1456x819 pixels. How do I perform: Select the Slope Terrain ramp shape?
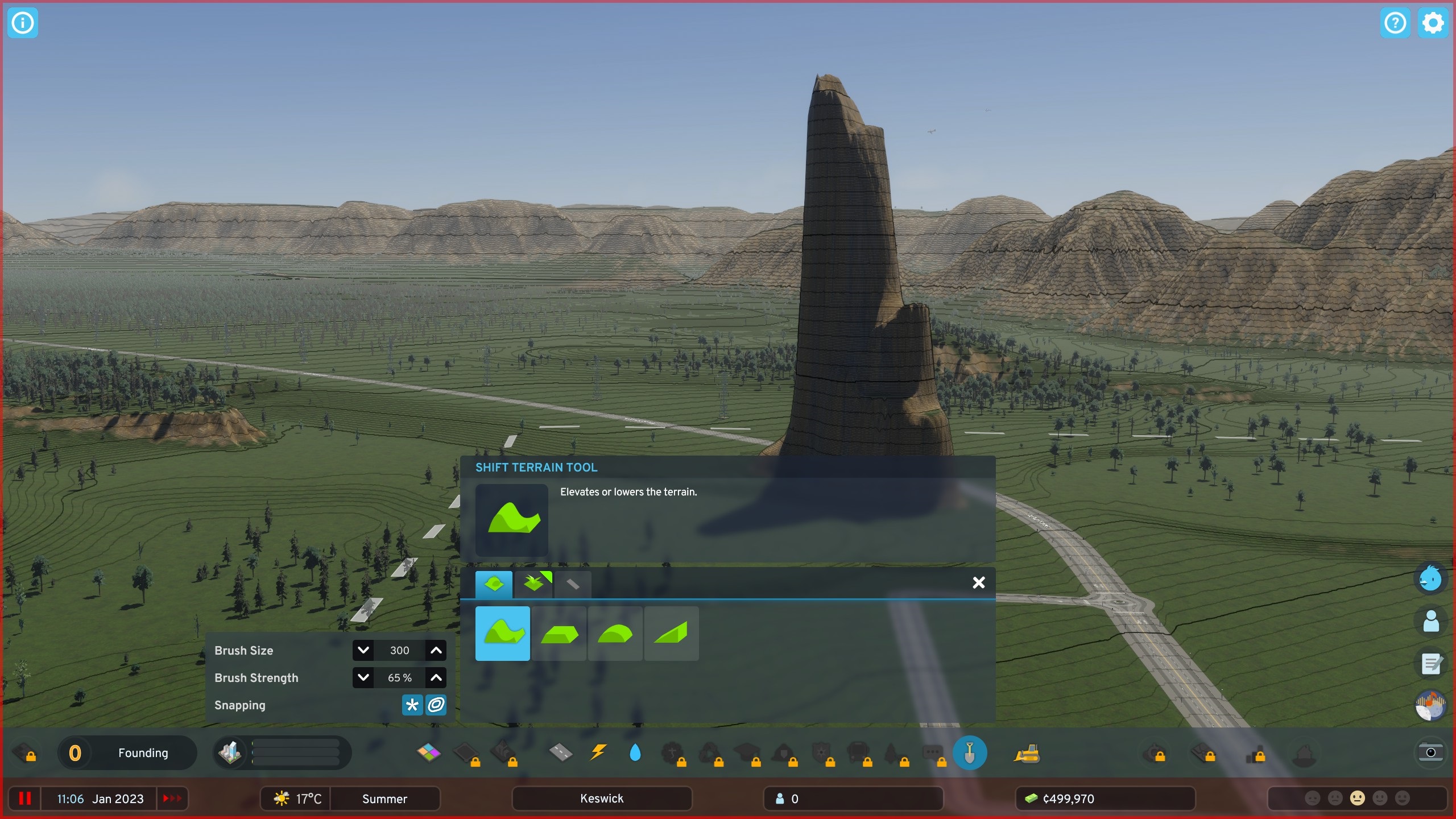[672, 634]
